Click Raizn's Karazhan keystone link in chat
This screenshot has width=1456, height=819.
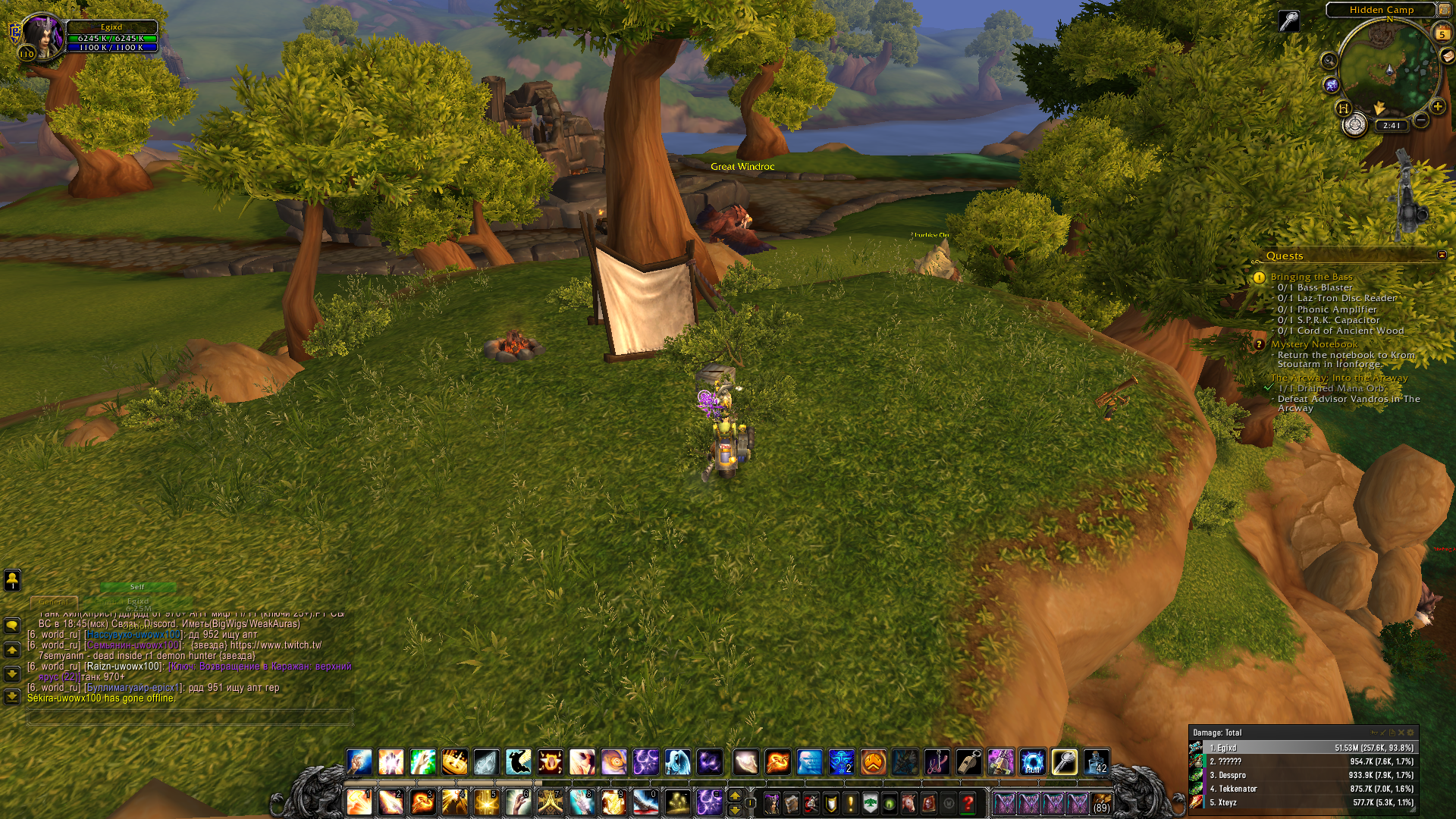pos(261,667)
